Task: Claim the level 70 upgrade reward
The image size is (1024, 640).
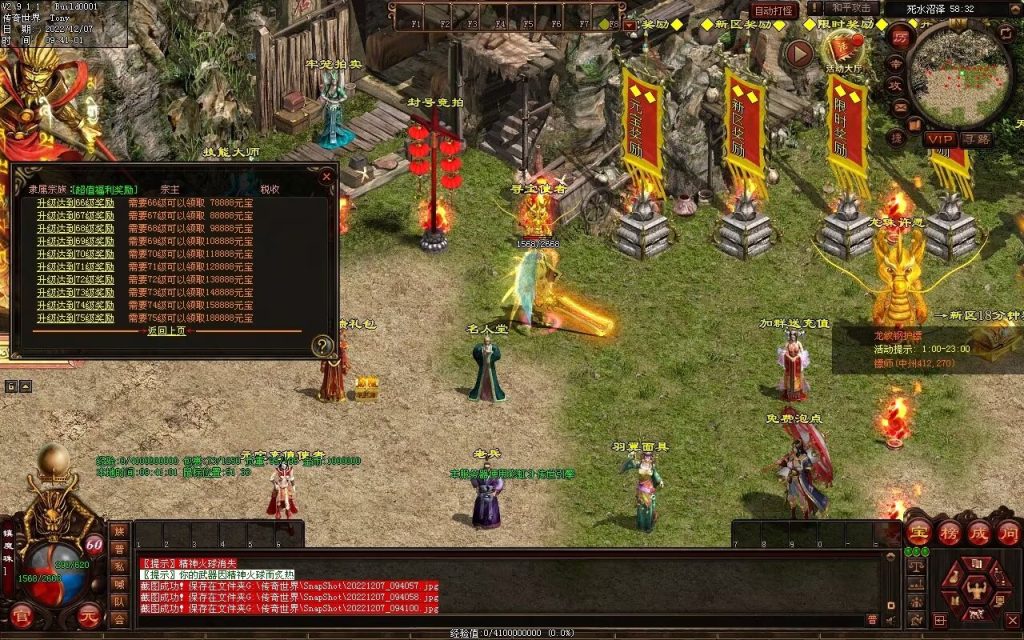Action: pyautogui.click(x=75, y=254)
